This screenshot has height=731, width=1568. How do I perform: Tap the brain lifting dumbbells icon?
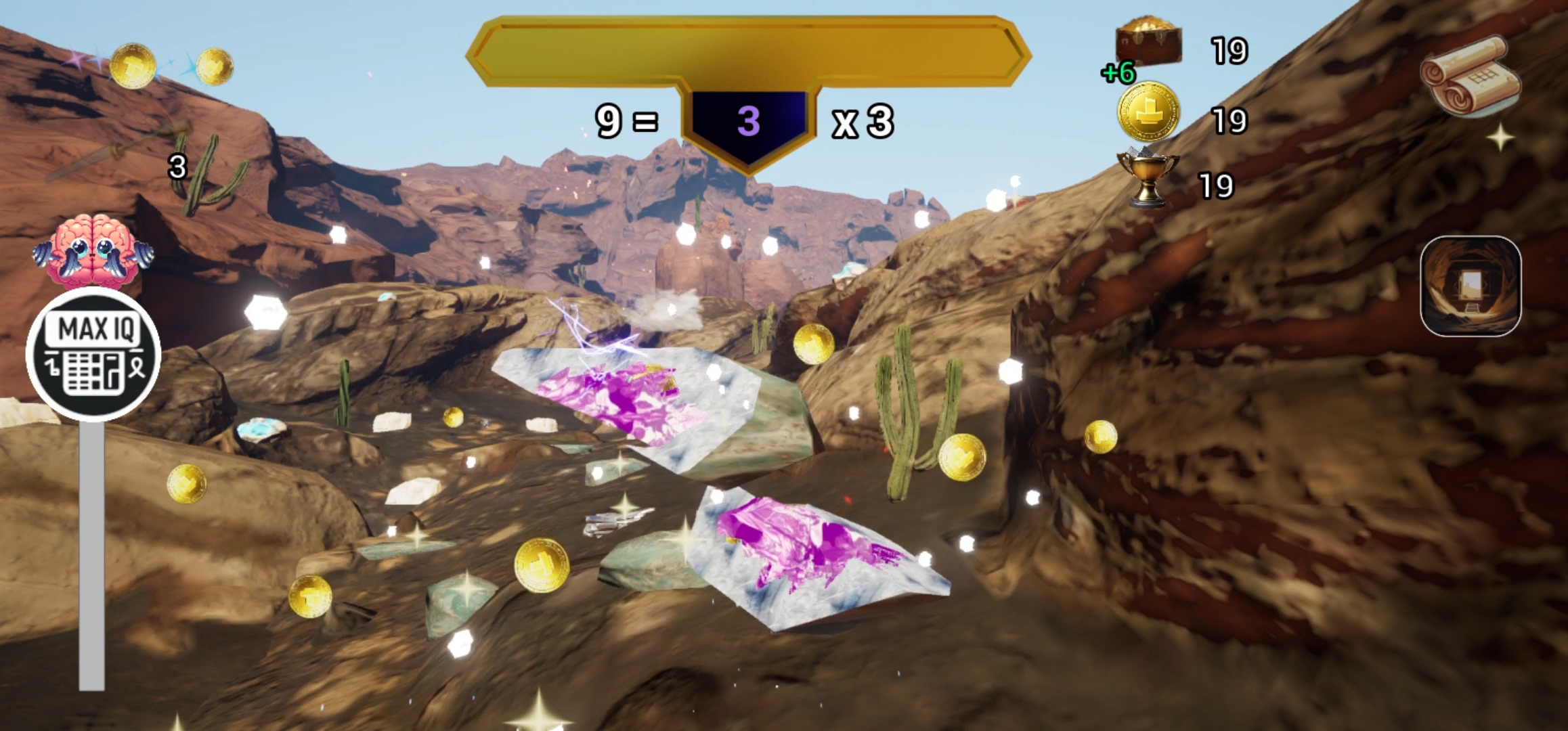click(x=93, y=250)
